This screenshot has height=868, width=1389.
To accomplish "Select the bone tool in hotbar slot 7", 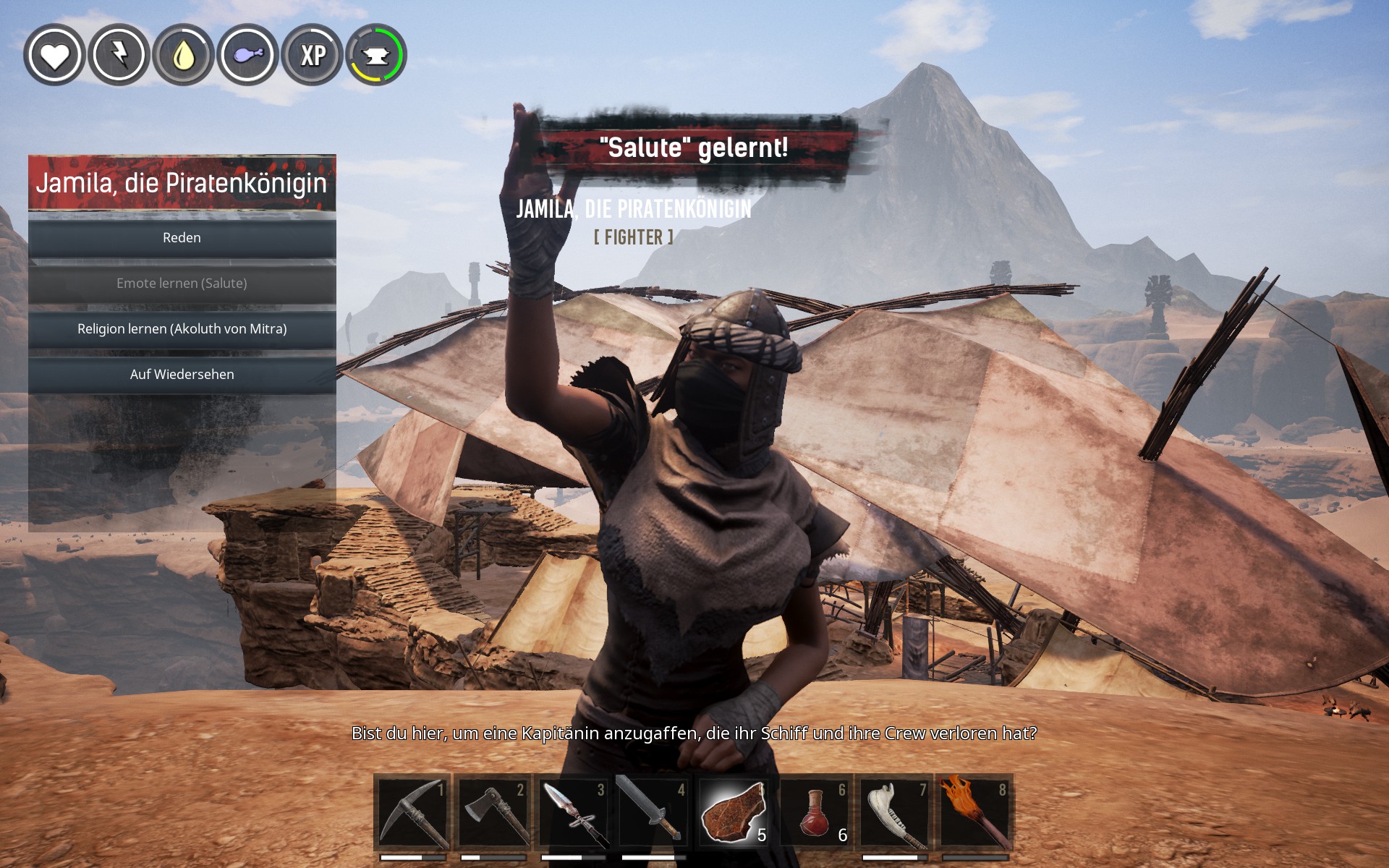I will 894,812.
